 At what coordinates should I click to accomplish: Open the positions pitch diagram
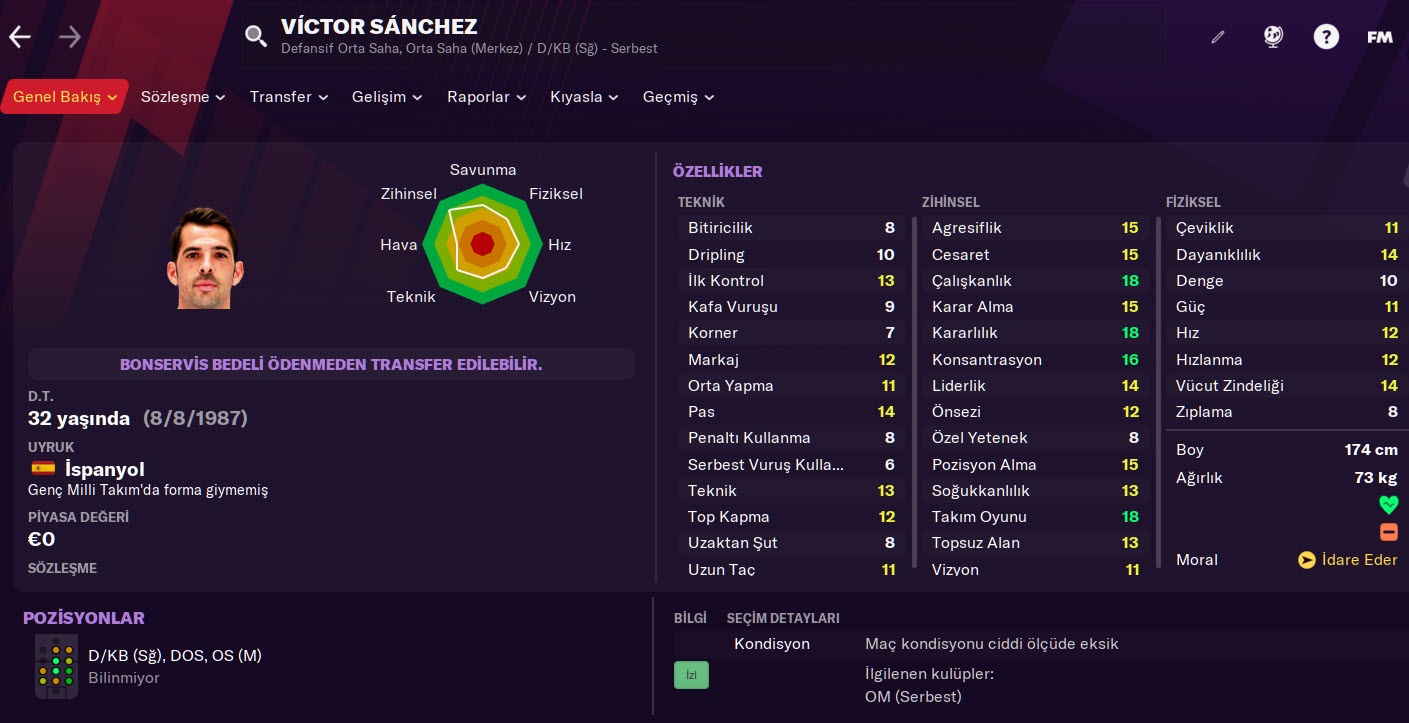[x=56, y=666]
